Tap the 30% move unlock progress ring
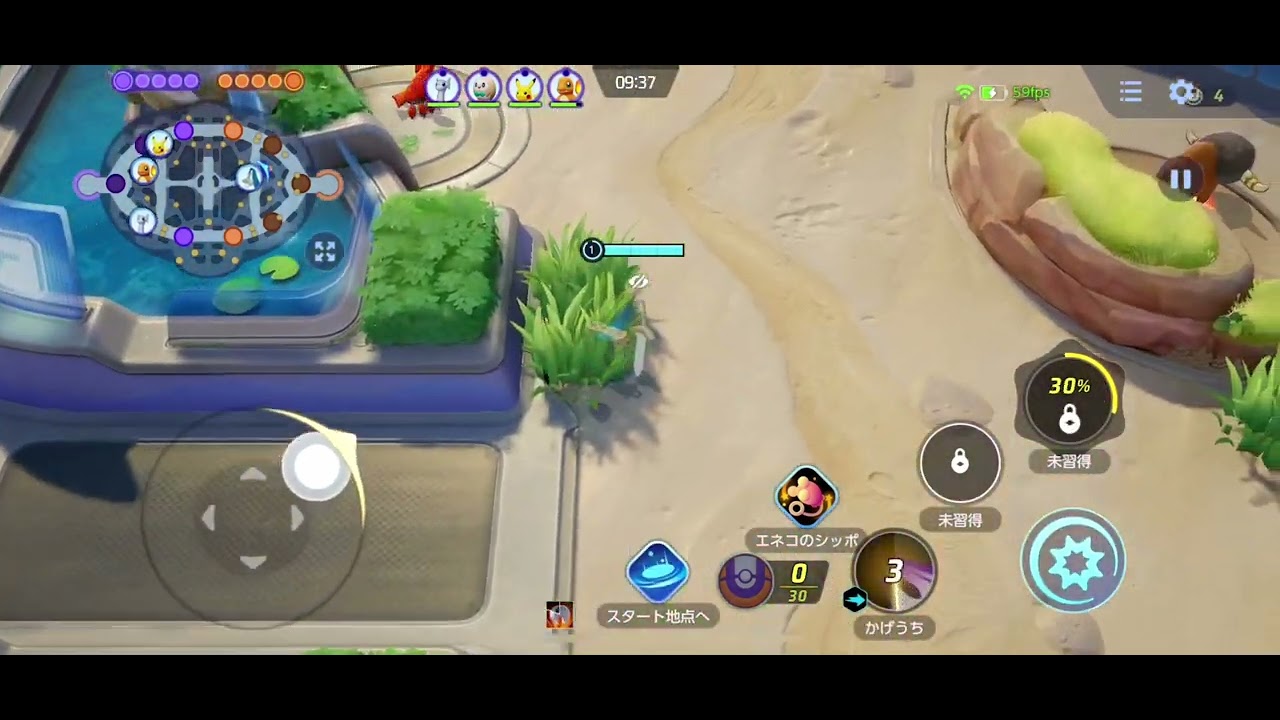Viewport: 1280px width, 720px height. [1071, 398]
